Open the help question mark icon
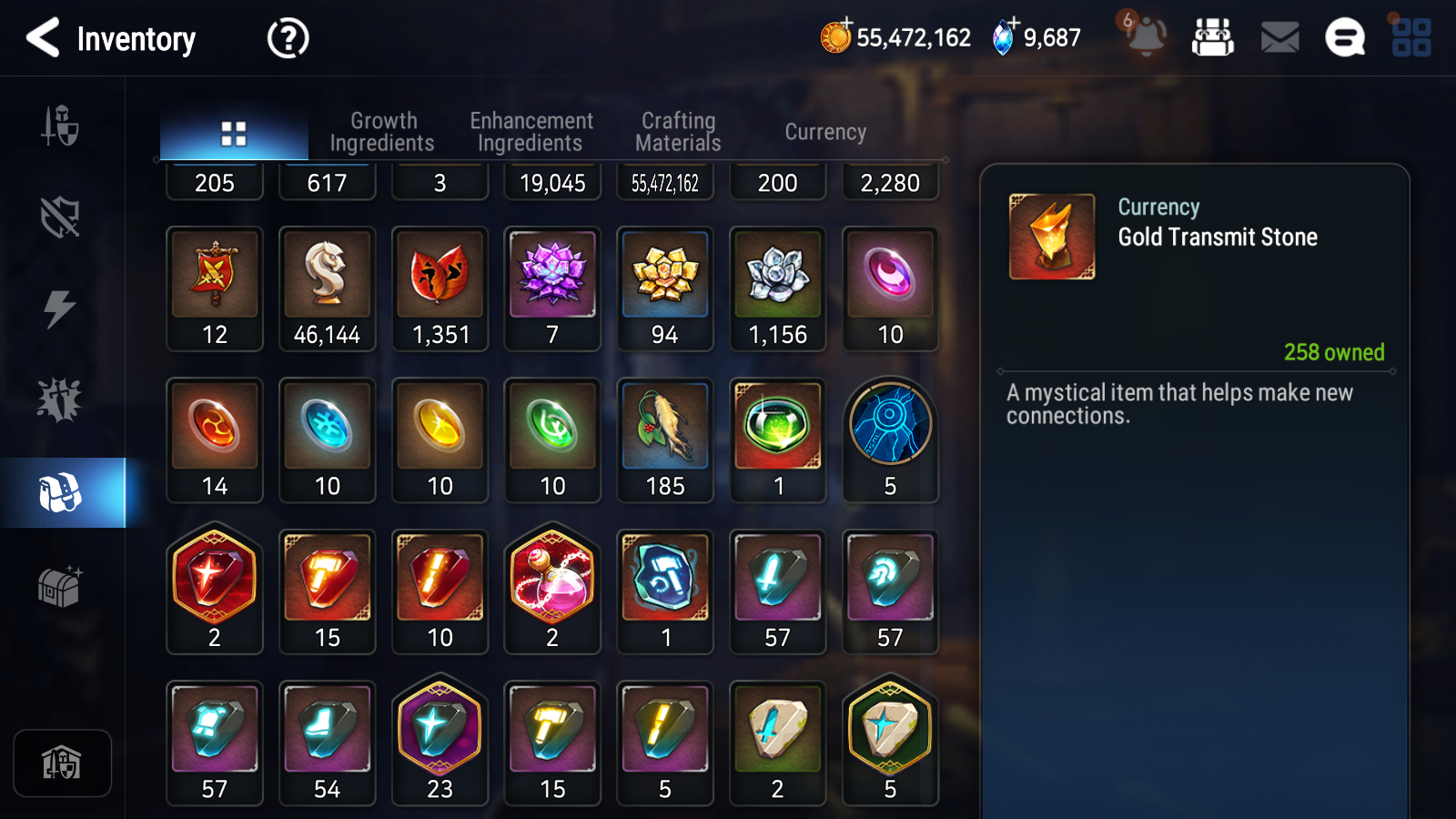This screenshot has width=1456, height=819. click(287, 38)
